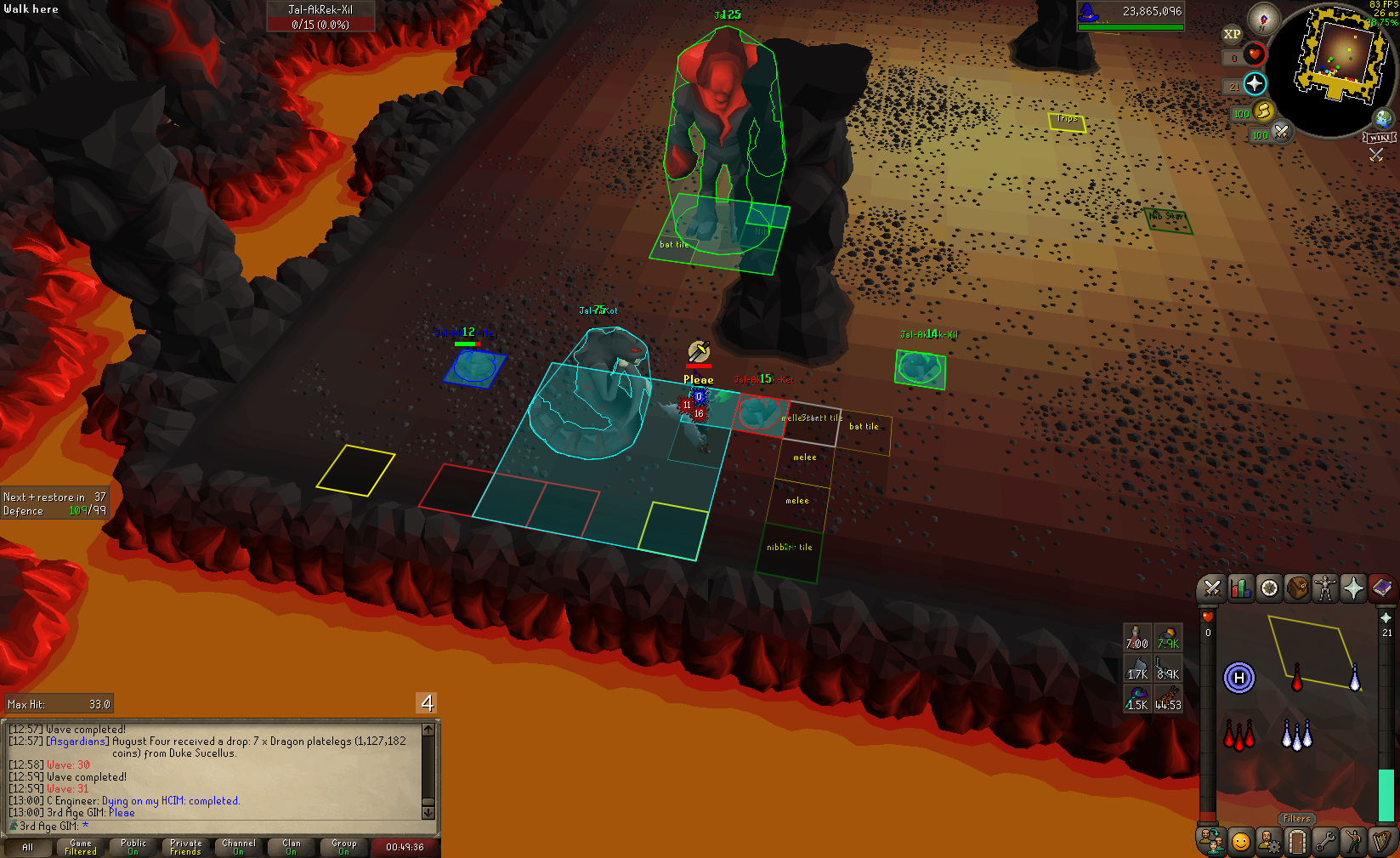Show the Friends List smiley tab

click(x=1241, y=842)
